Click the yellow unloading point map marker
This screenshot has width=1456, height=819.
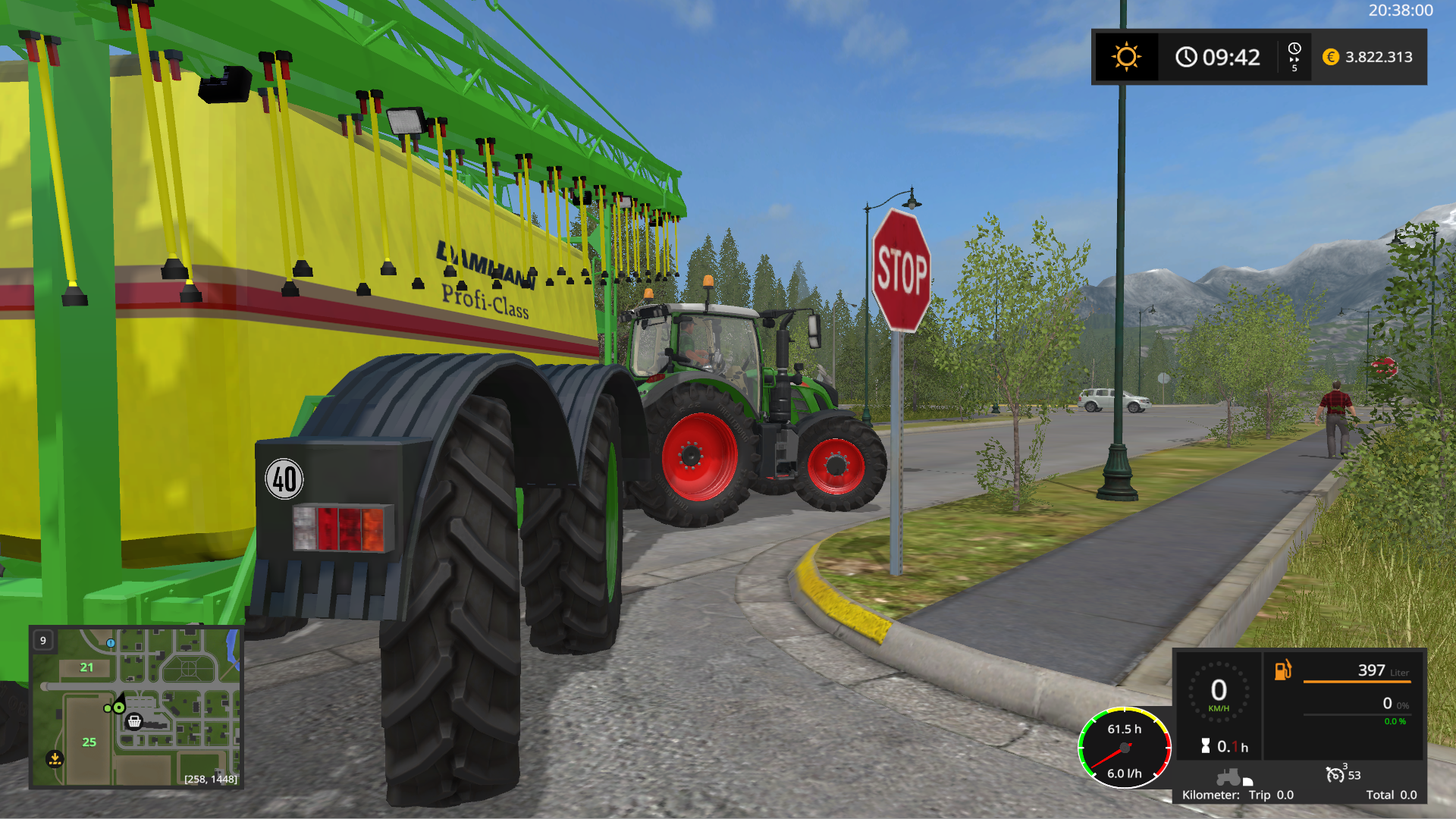tap(55, 758)
